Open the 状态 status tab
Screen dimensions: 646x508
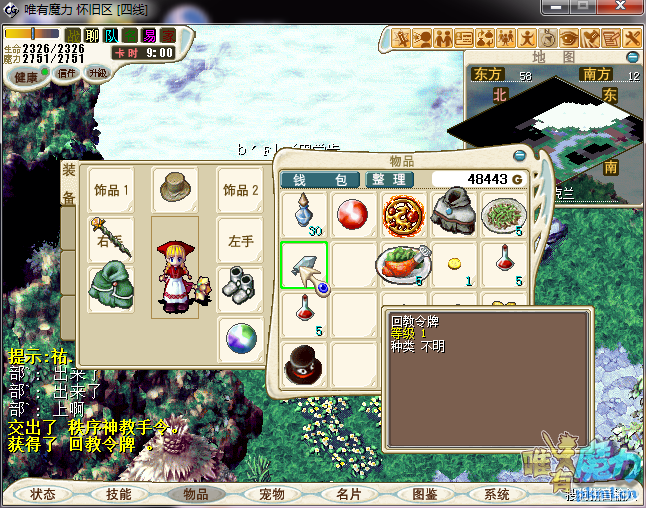tap(43, 494)
